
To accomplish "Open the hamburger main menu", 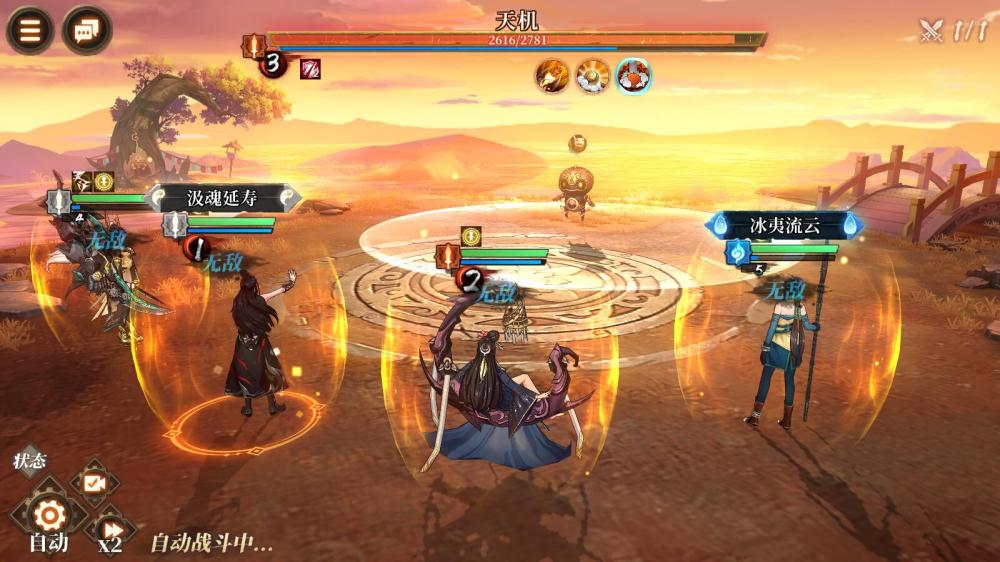I will tap(30, 30).
